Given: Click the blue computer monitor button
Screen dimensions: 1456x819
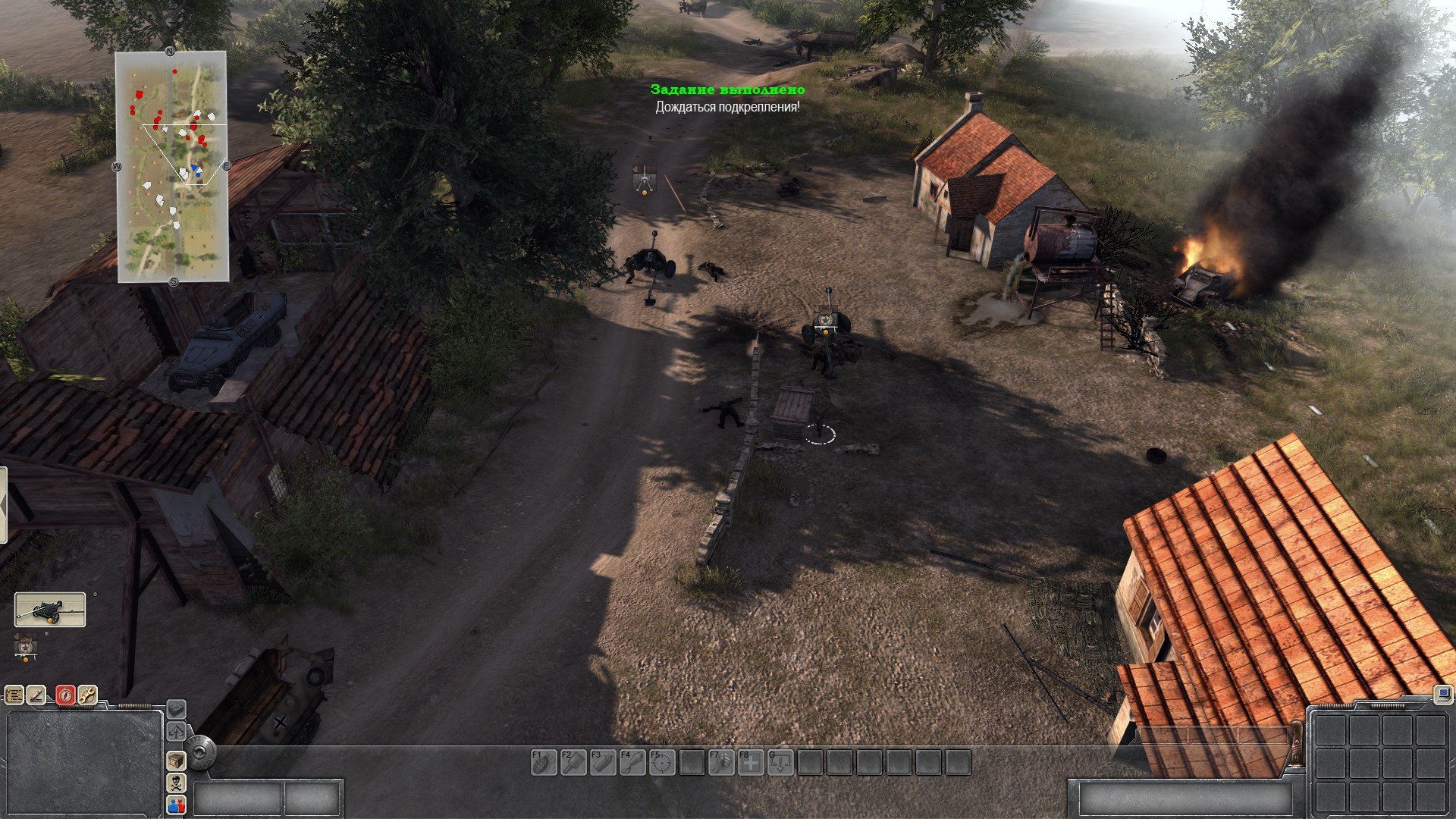Looking at the screenshot, I should coord(1443,693).
